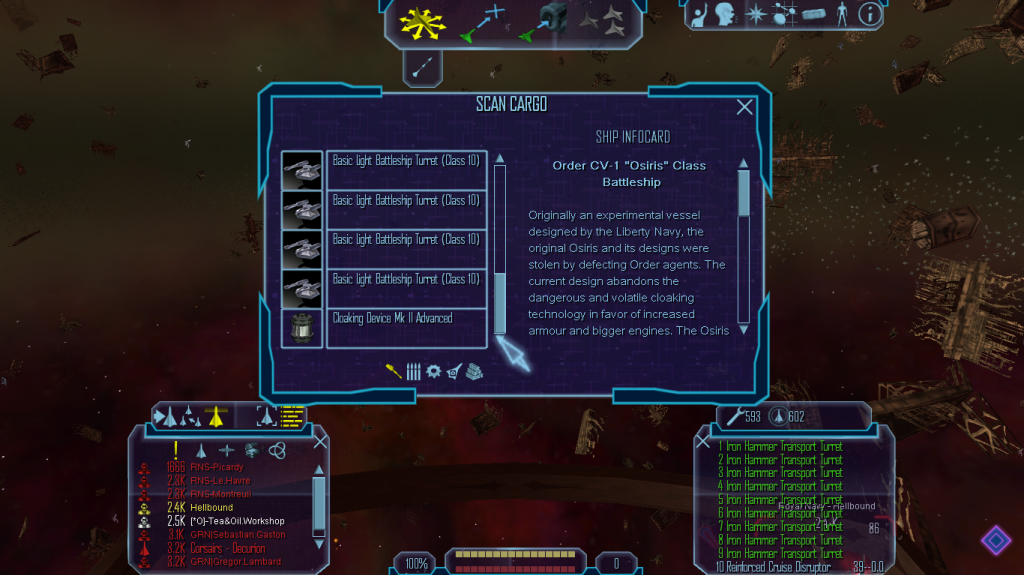Show weapons with the yellow missile filter
This screenshot has height=575, width=1024.
pyautogui.click(x=394, y=371)
